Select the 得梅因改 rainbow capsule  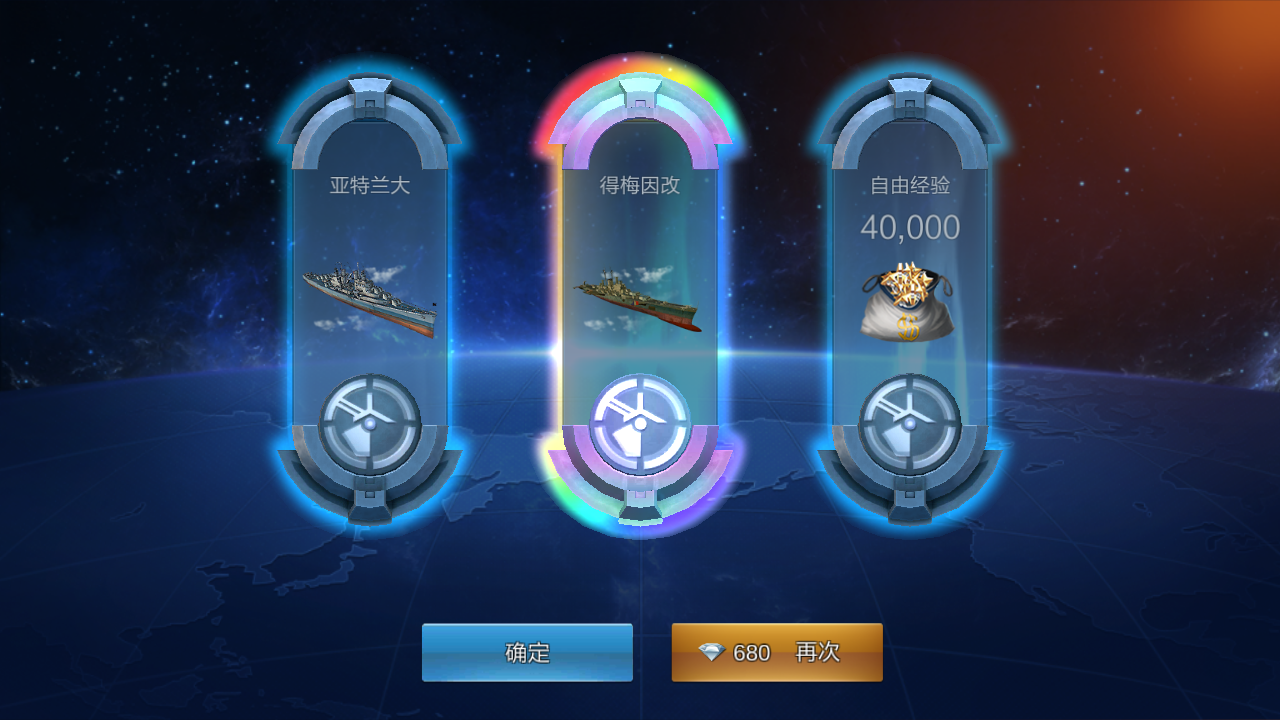coord(639,290)
